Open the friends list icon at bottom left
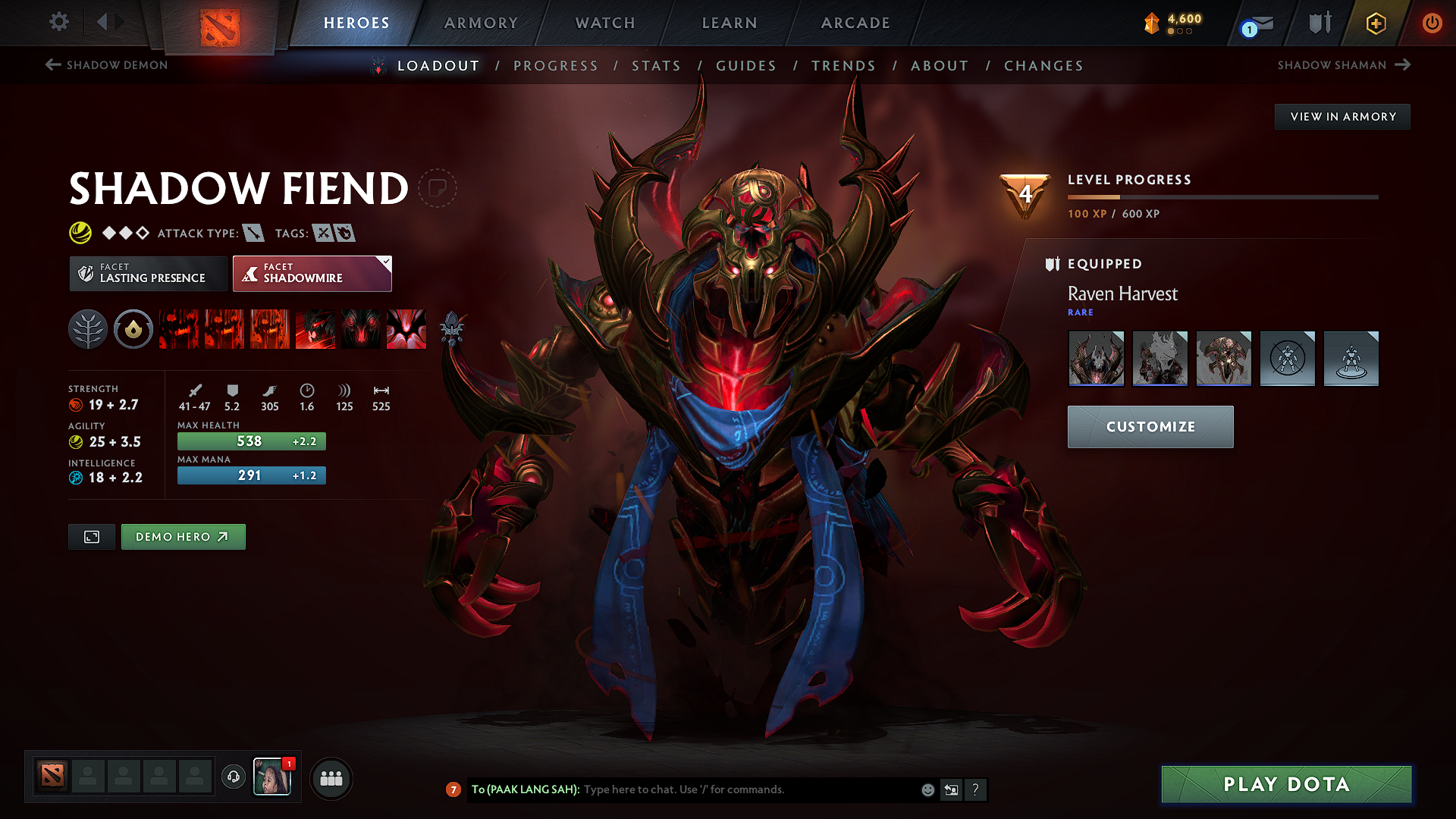The width and height of the screenshot is (1456, 819). (331, 777)
